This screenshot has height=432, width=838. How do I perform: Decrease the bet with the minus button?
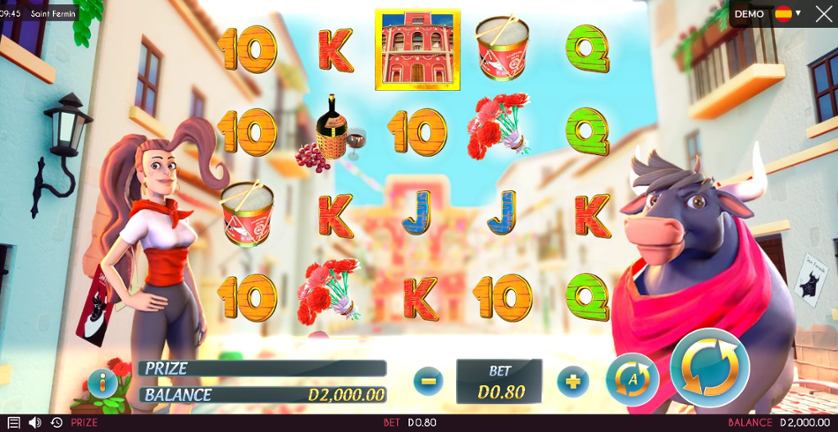coord(427,380)
